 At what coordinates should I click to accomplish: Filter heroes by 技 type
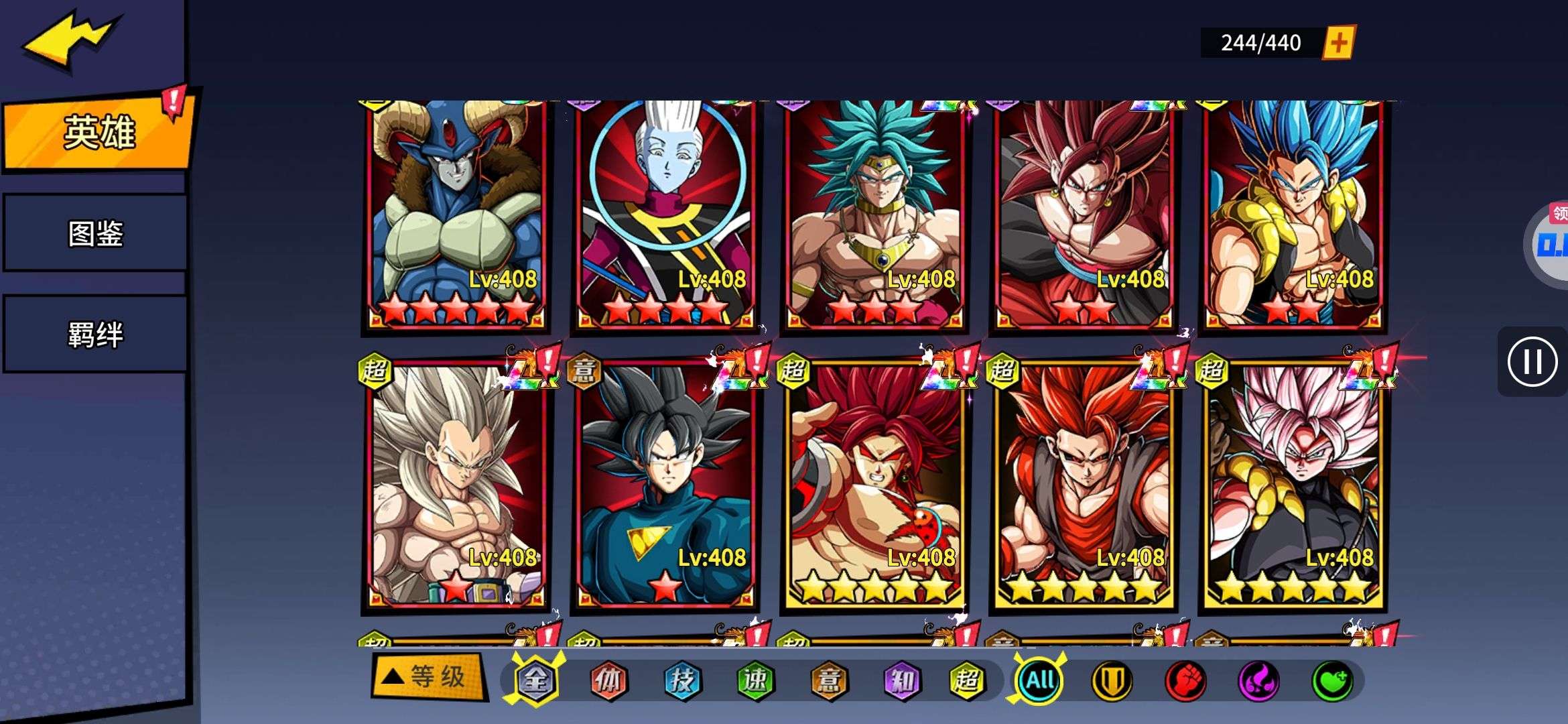(x=681, y=680)
